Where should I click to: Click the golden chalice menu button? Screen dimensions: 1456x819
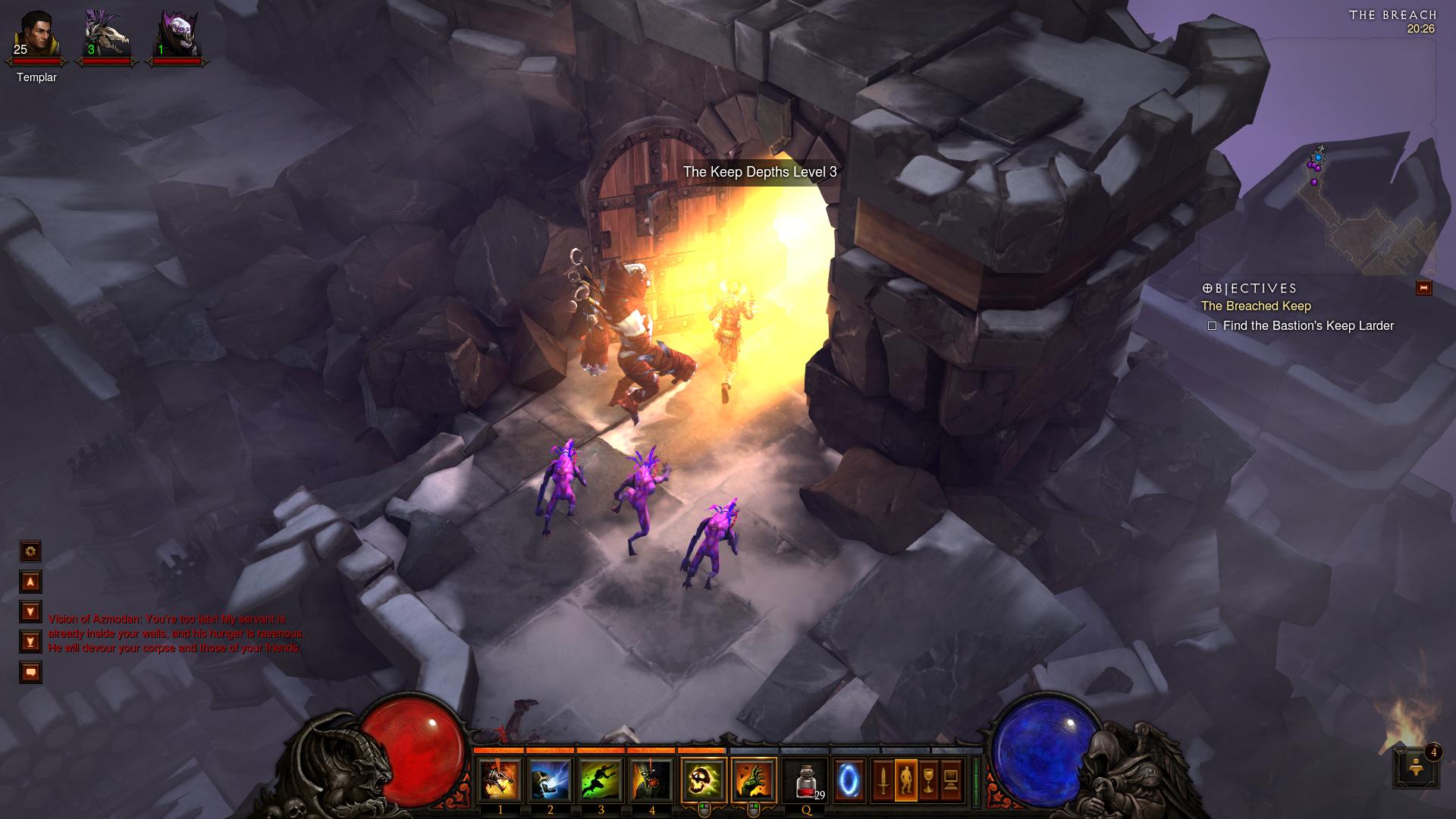point(928,780)
